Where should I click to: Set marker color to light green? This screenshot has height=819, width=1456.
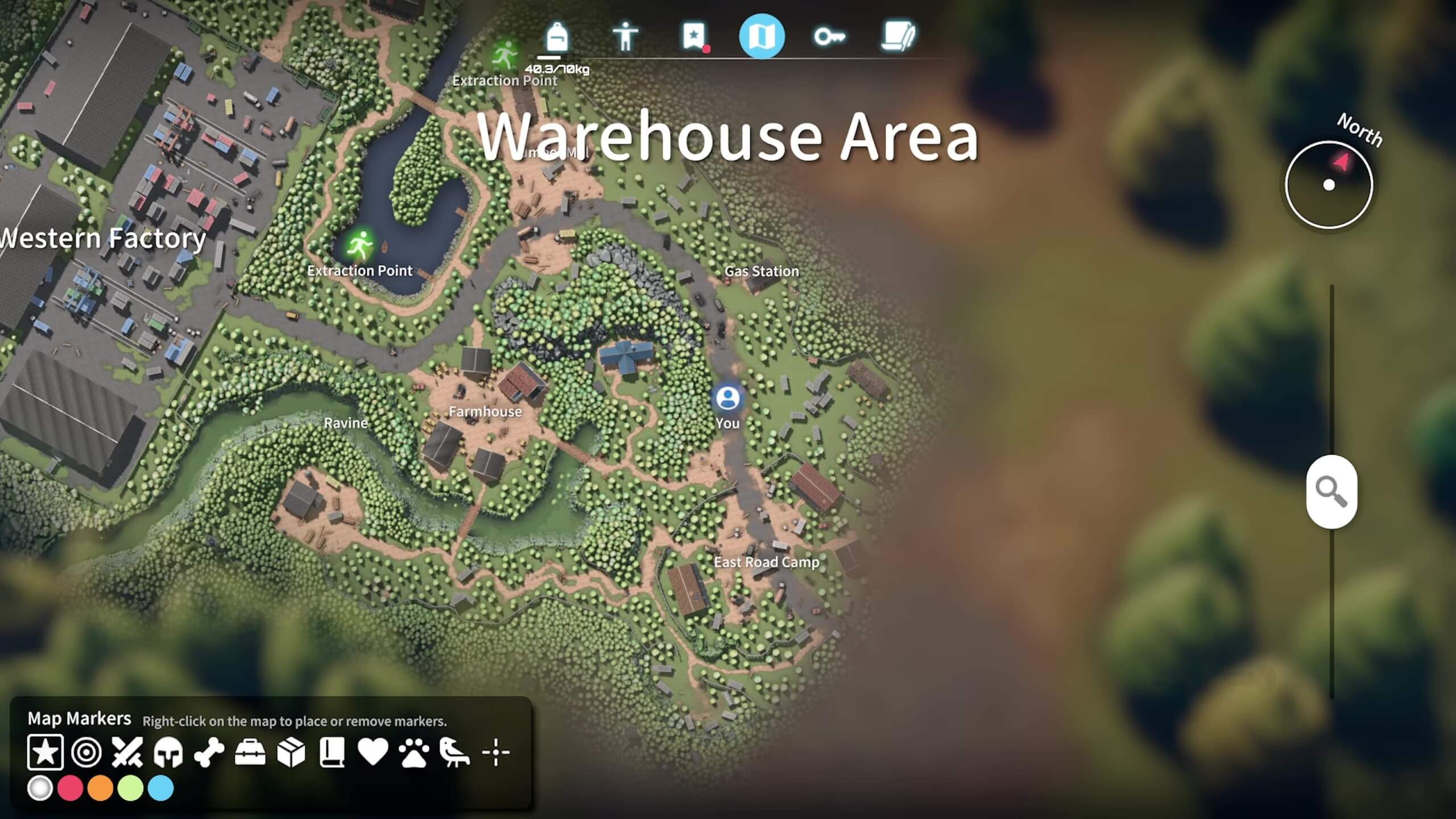click(x=131, y=789)
